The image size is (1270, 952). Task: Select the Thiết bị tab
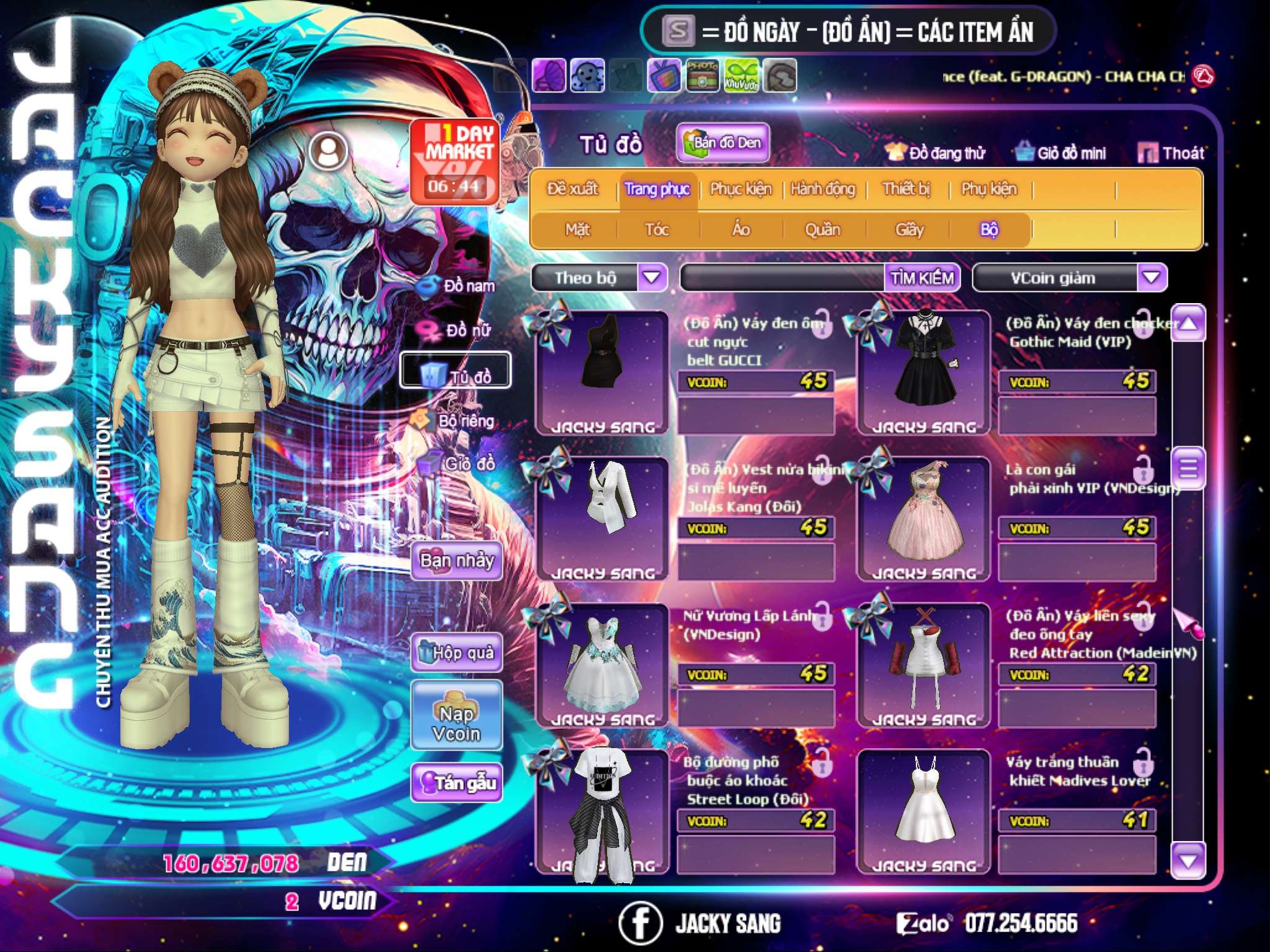click(x=906, y=189)
